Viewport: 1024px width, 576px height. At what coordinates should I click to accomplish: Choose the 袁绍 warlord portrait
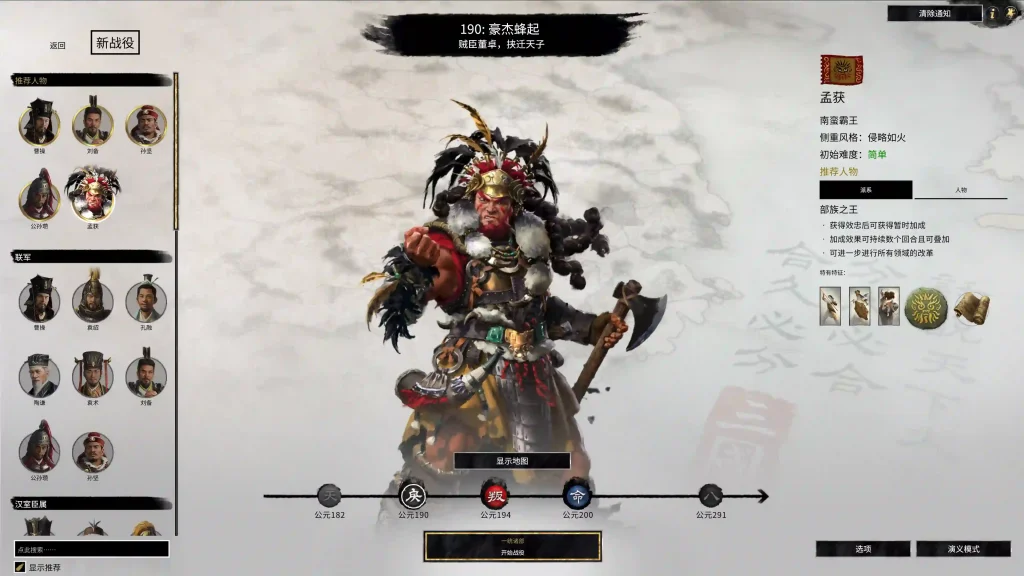coord(92,300)
